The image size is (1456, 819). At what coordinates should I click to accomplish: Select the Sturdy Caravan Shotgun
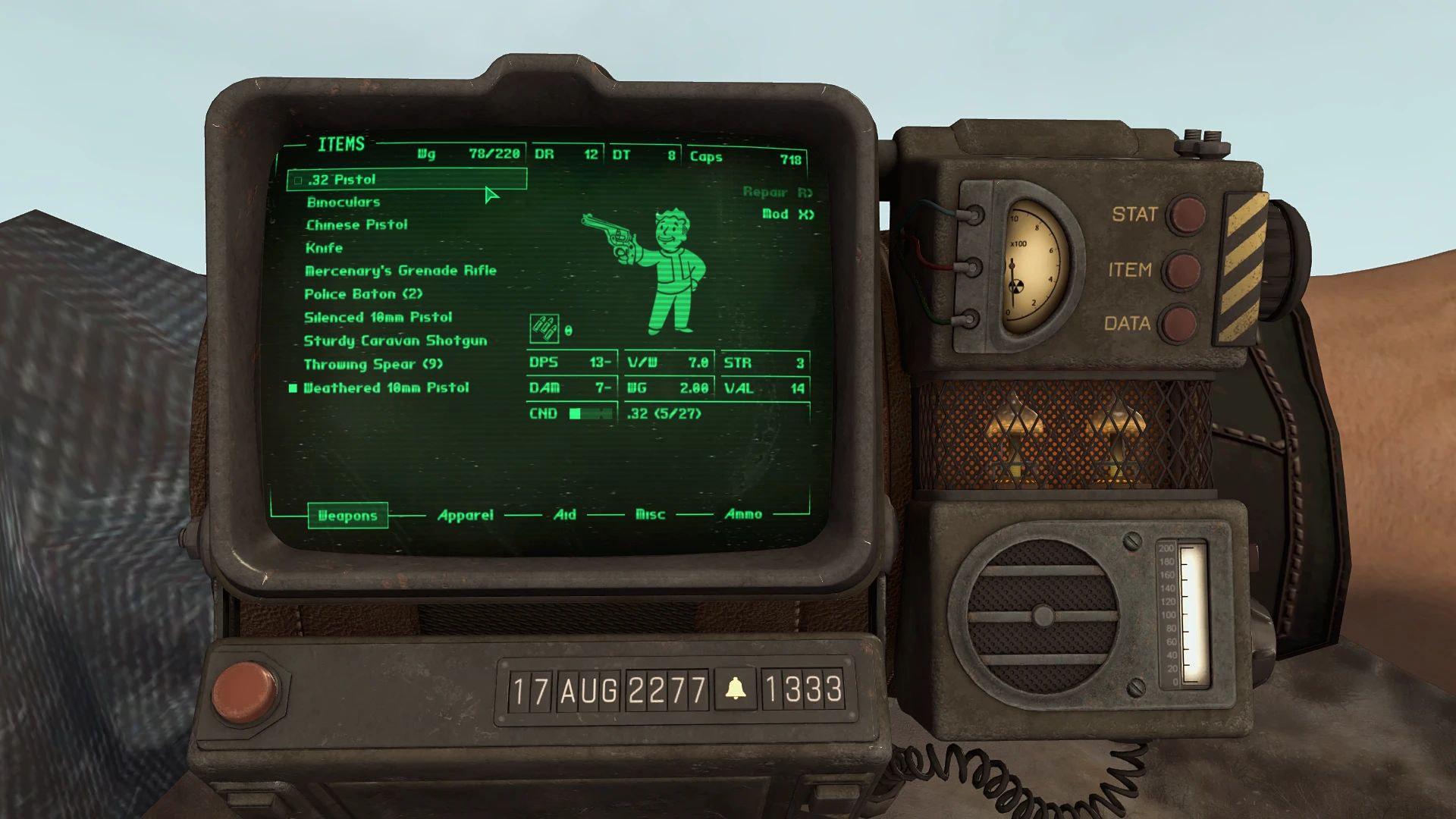coord(395,340)
